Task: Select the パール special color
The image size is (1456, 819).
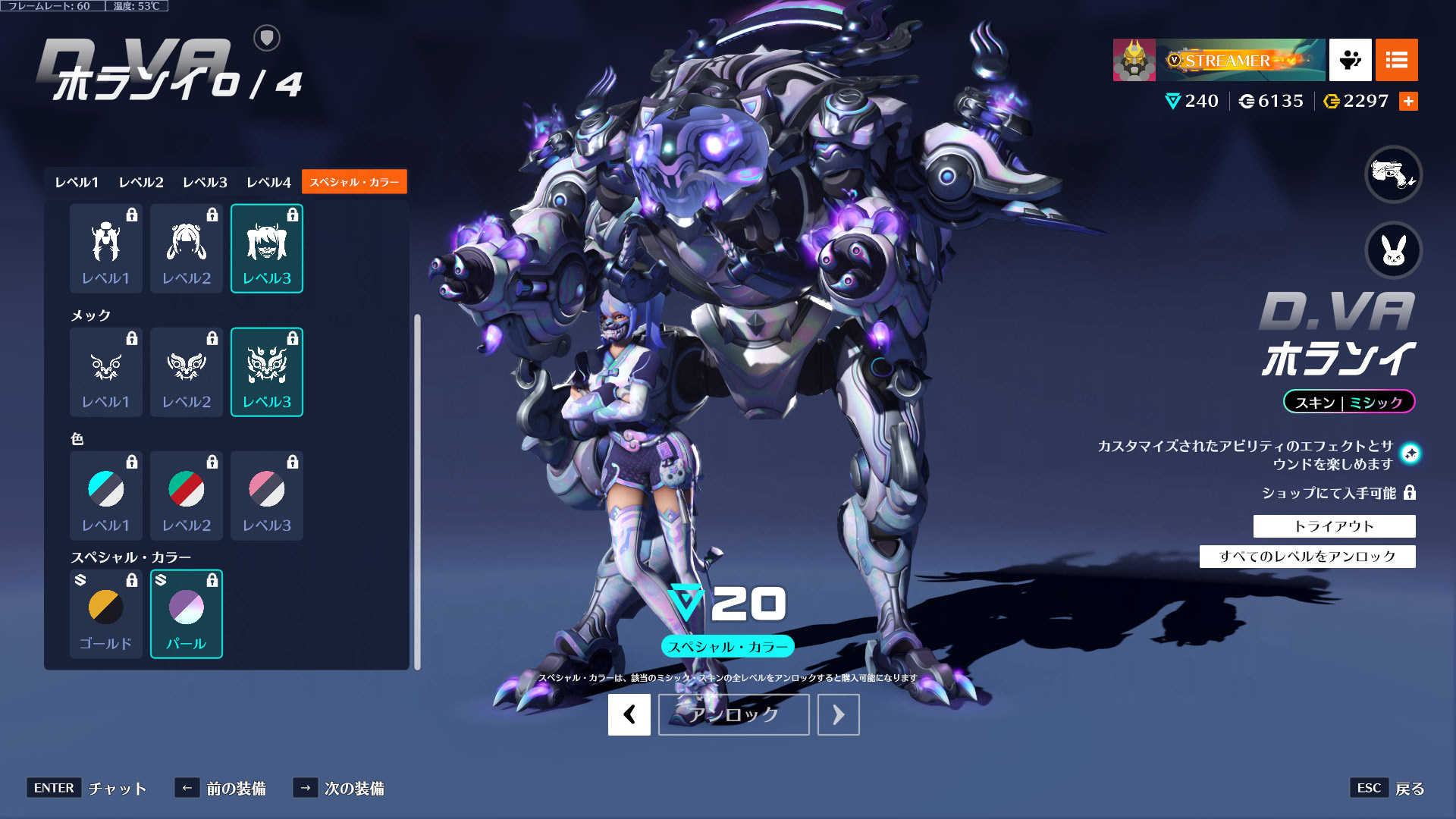Action: coord(187,613)
